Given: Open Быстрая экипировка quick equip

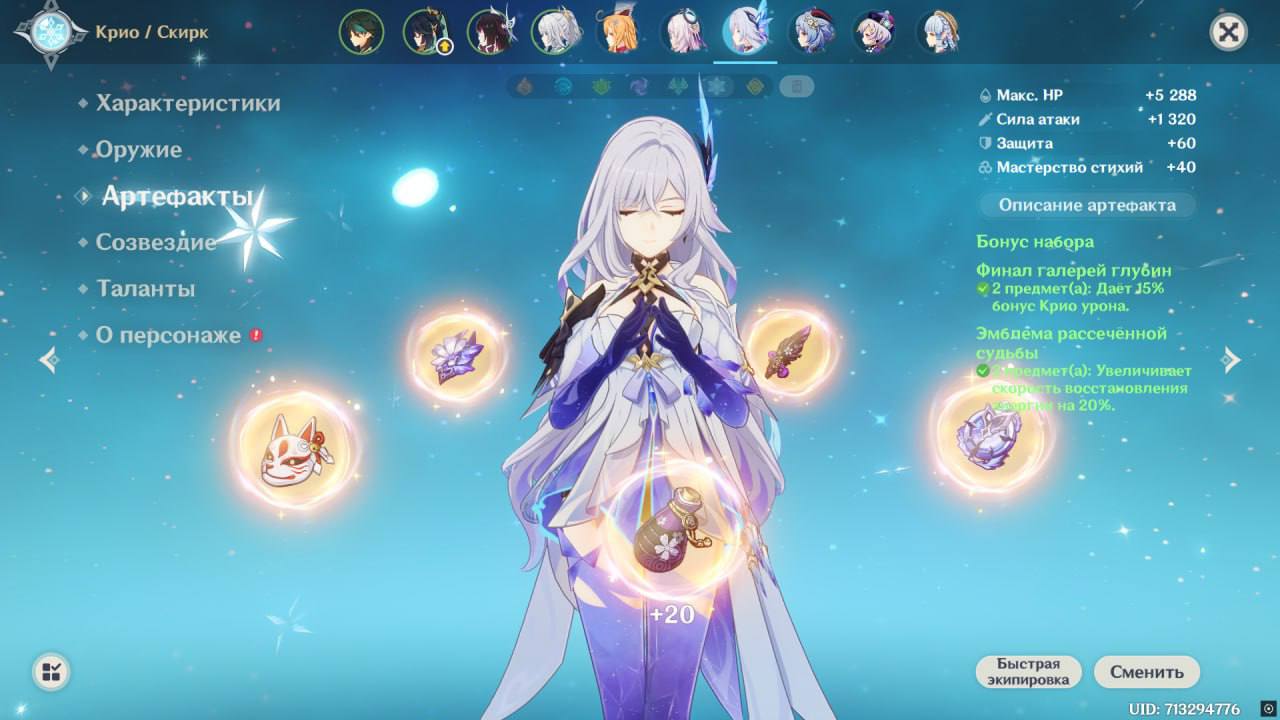Looking at the screenshot, I should pos(1029,672).
